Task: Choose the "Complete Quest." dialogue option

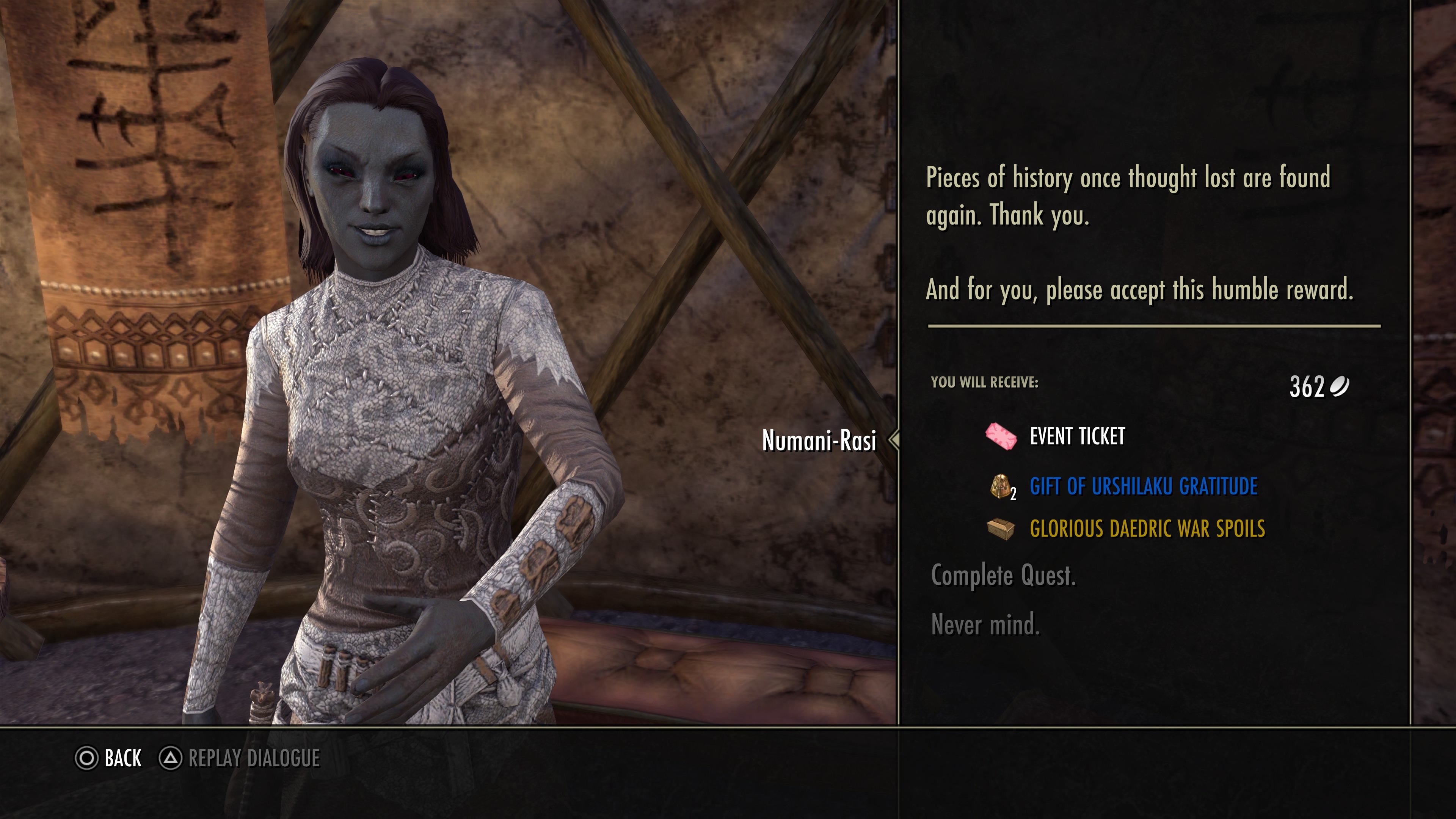Action: tap(1003, 576)
